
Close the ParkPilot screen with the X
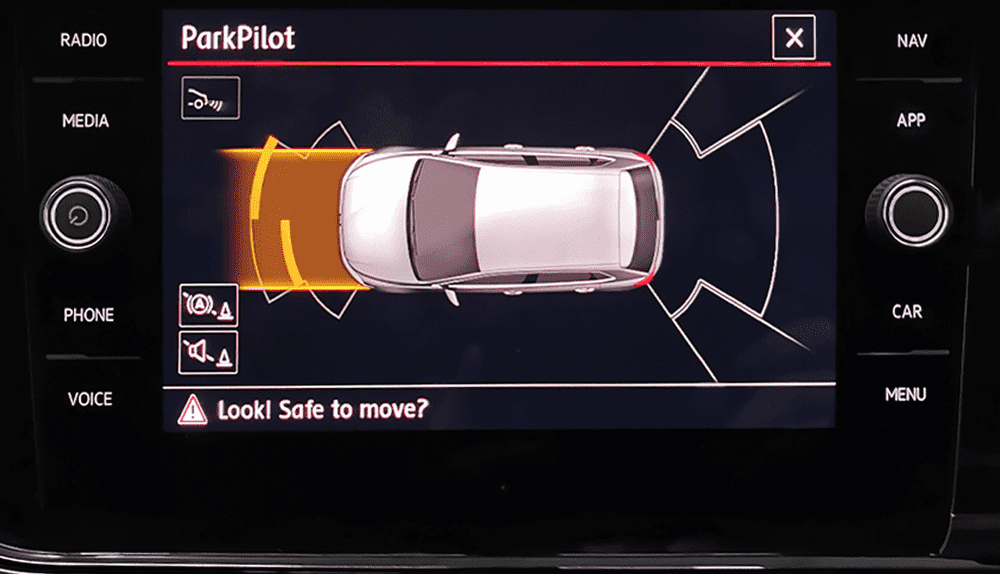coord(794,39)
